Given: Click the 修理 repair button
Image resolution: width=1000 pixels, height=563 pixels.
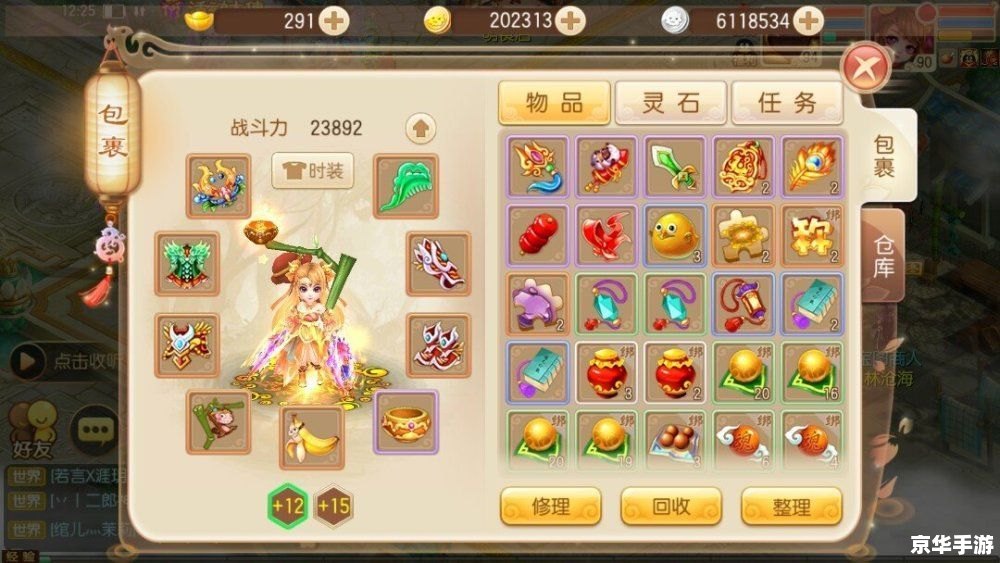Looking at the screenshot, I should (x=550, y=506).
